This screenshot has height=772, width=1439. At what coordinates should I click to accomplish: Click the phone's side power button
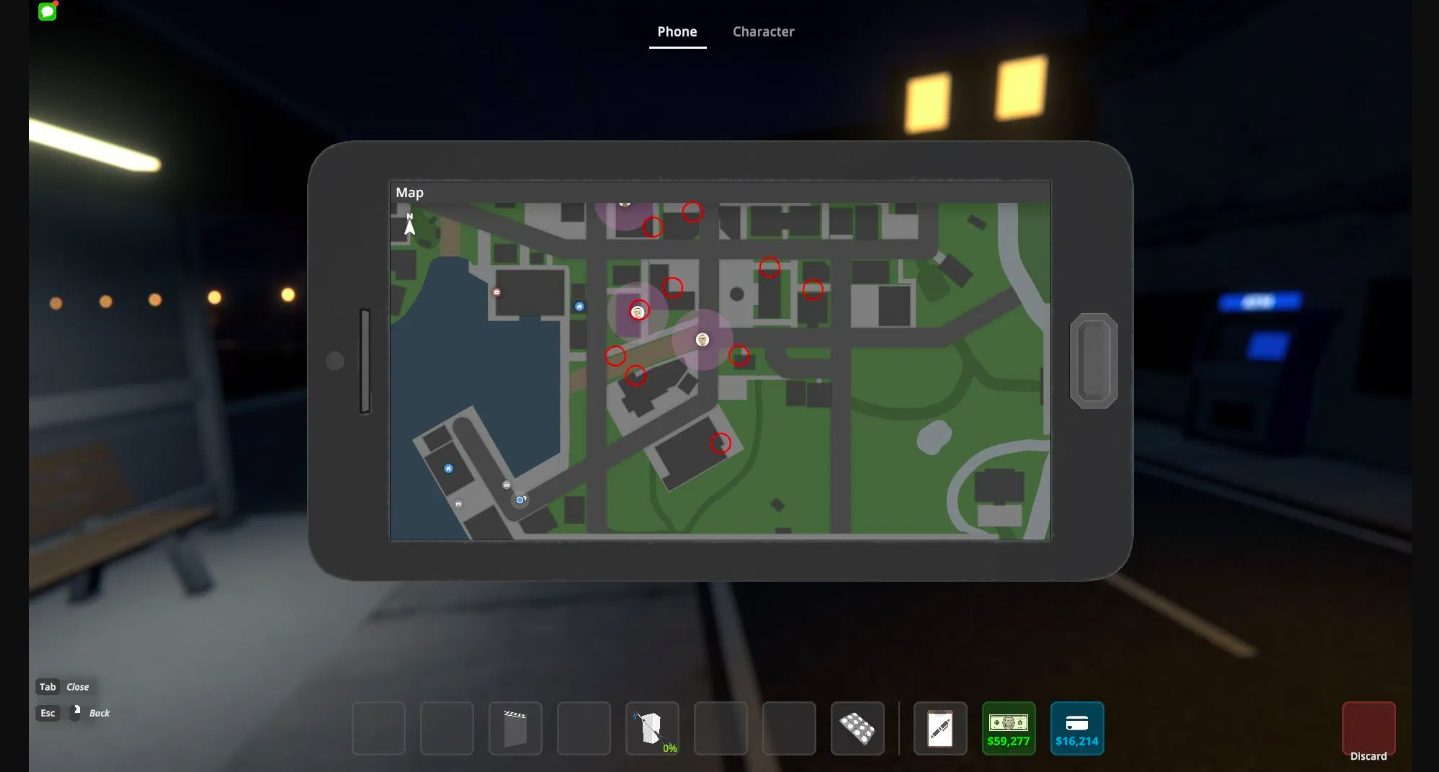point(1094,358)
